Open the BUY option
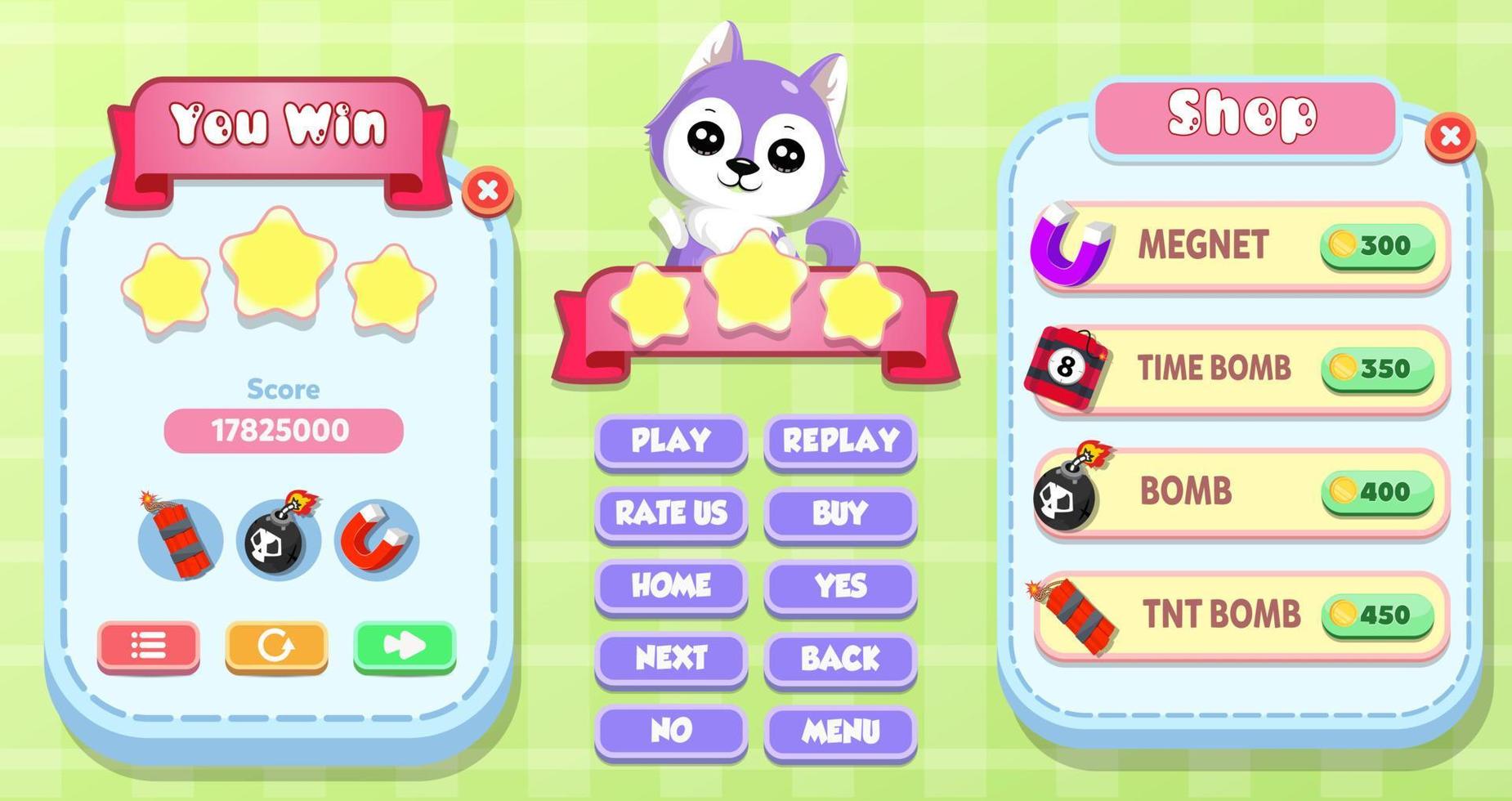Viewport: 1512px width, 801px height. click(x=839, y=513)
